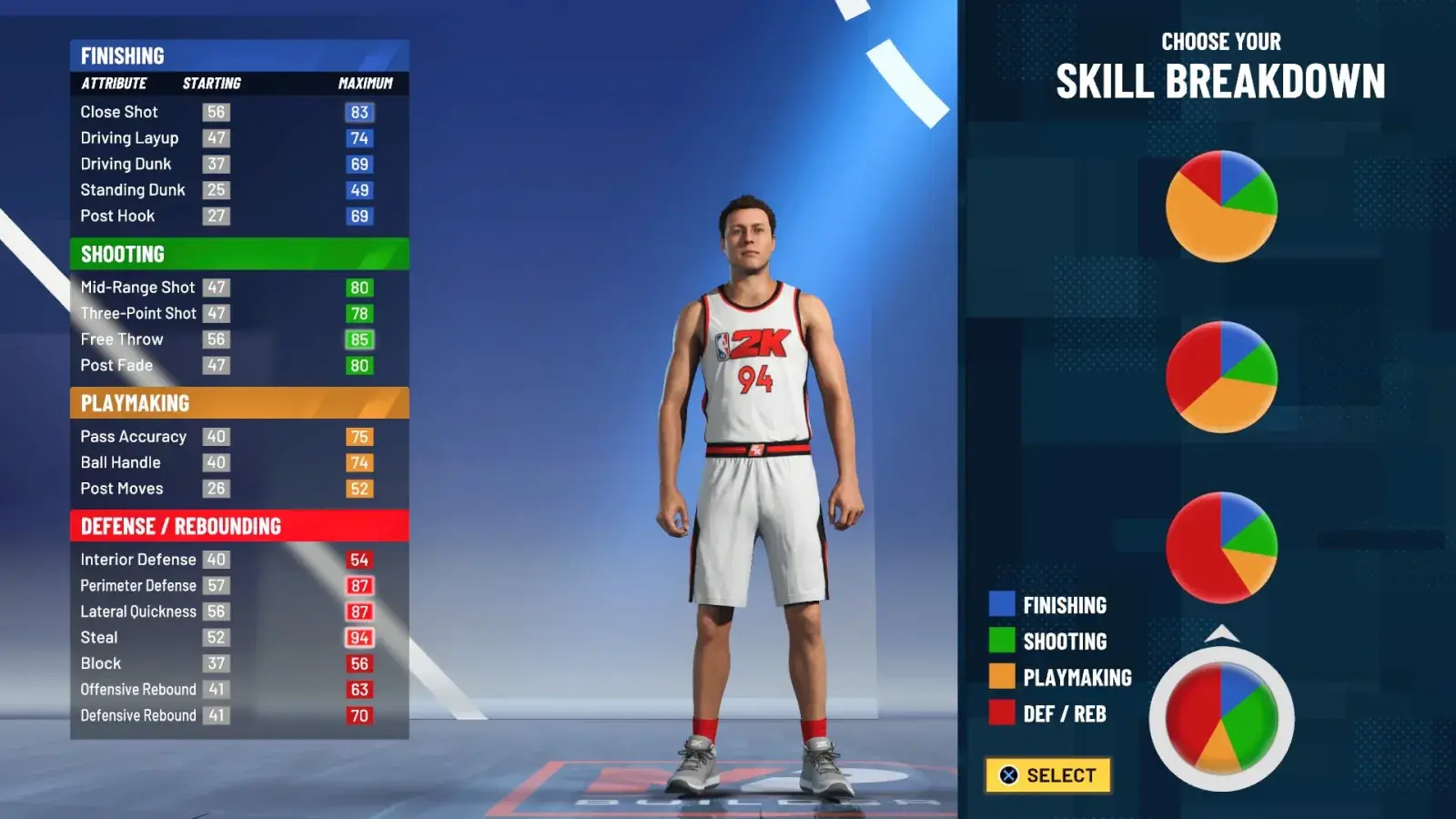The height and width of the screenshot is (819, 1456).
Task: Select the pie chart split between red and orange
Action: [1221, 377]
